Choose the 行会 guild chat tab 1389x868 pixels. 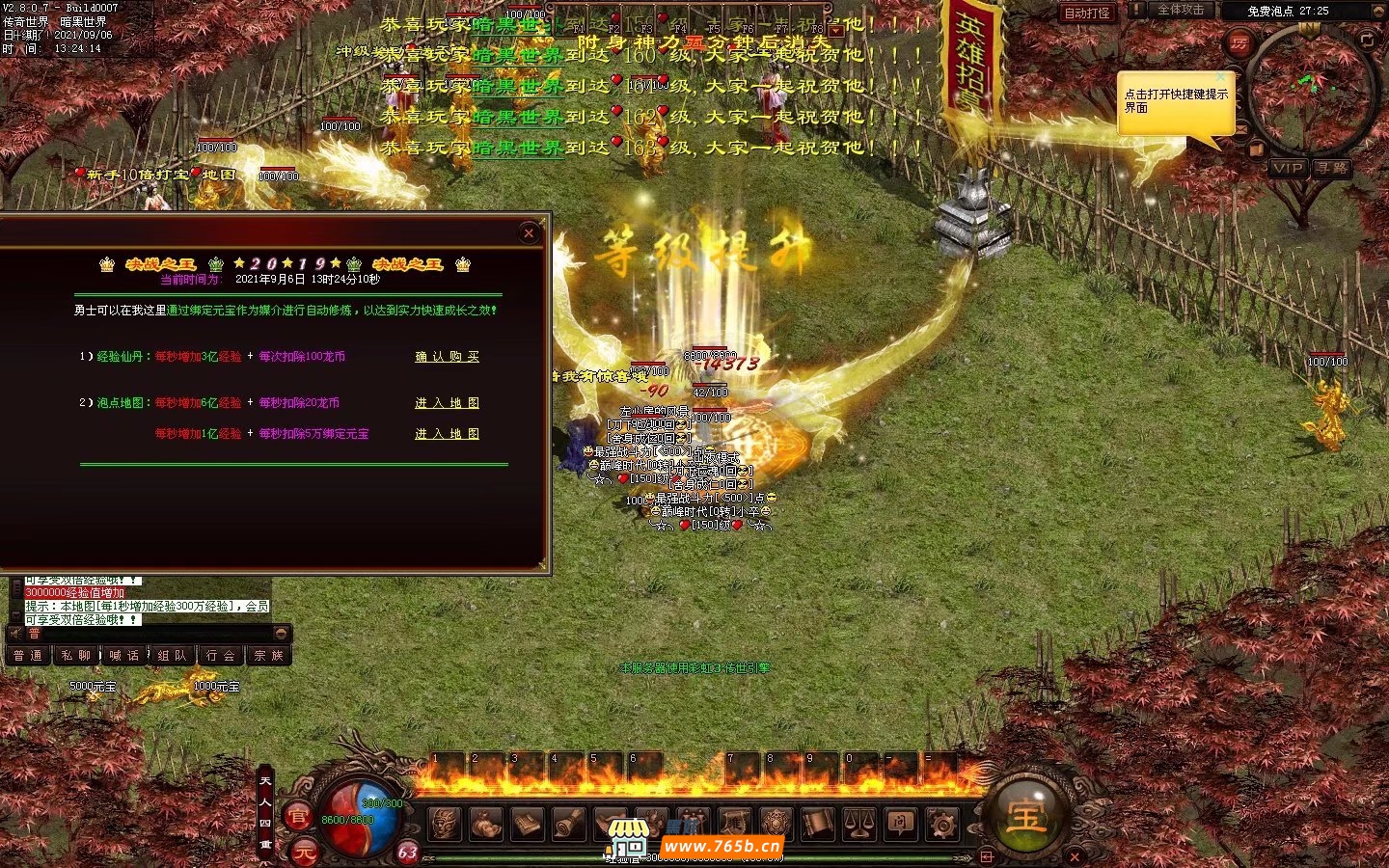(x=221, y=656)
